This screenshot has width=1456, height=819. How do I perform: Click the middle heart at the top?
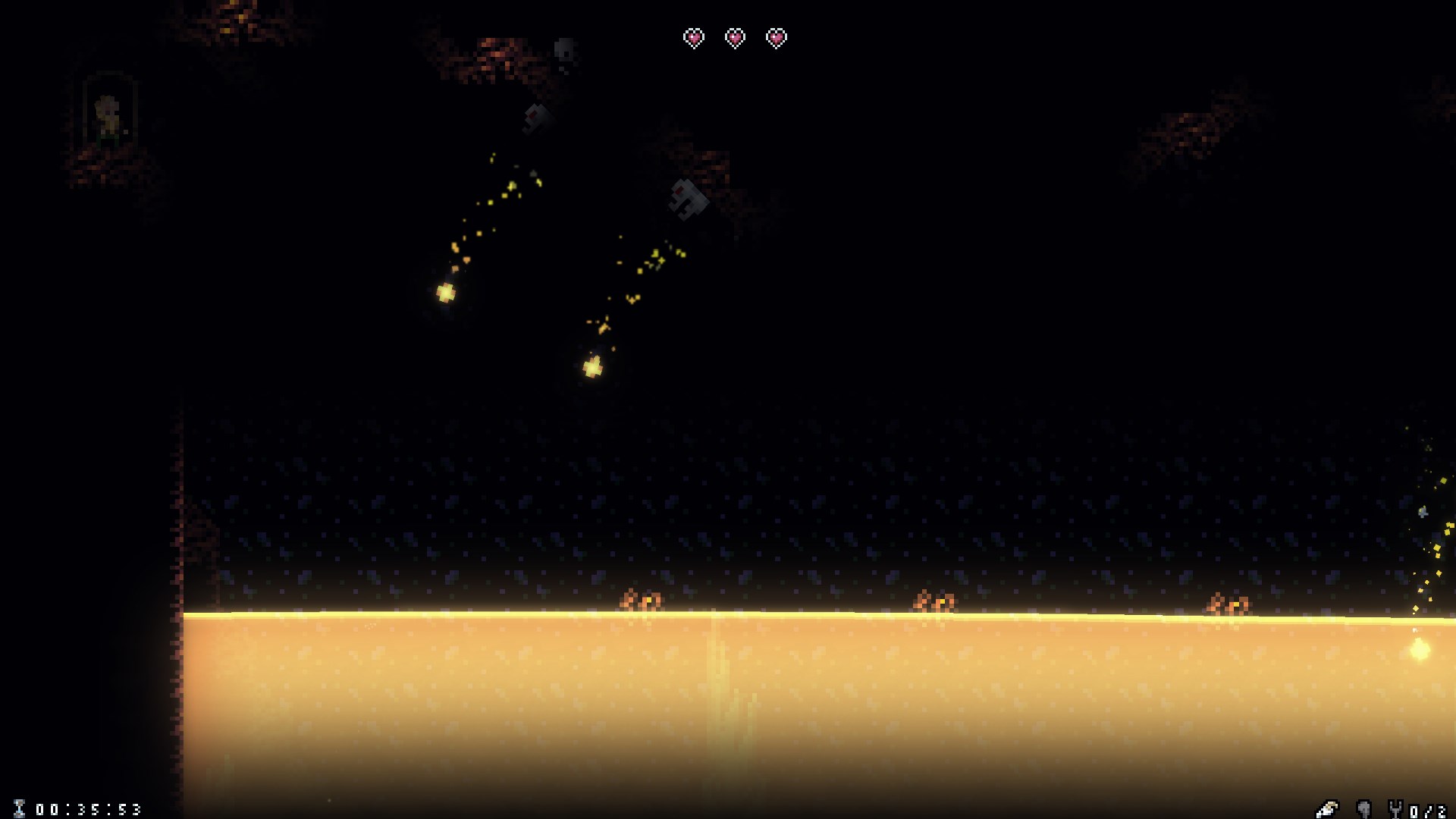point(734,36)
